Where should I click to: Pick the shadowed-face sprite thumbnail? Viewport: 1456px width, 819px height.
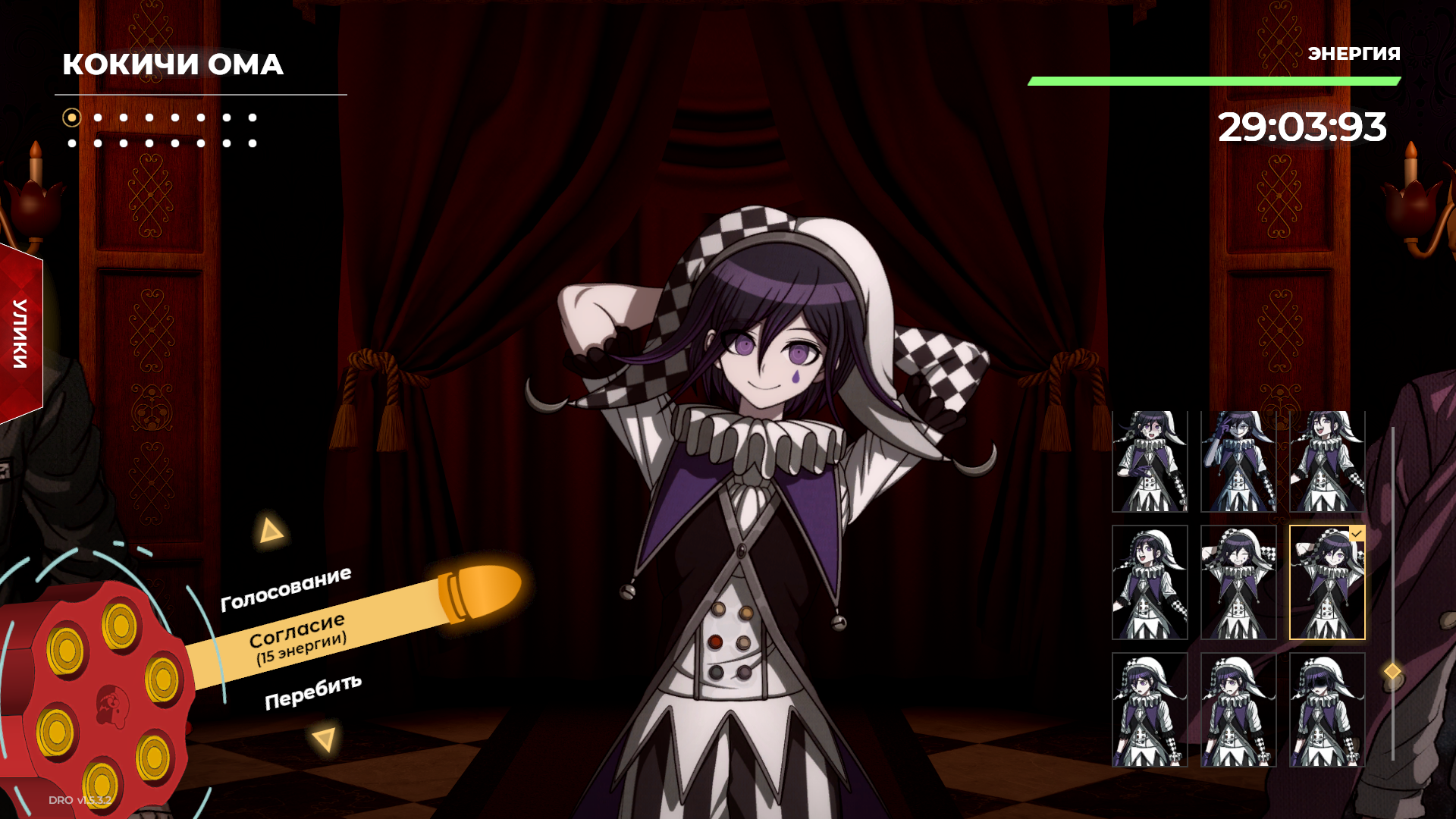pos(1327,710)
